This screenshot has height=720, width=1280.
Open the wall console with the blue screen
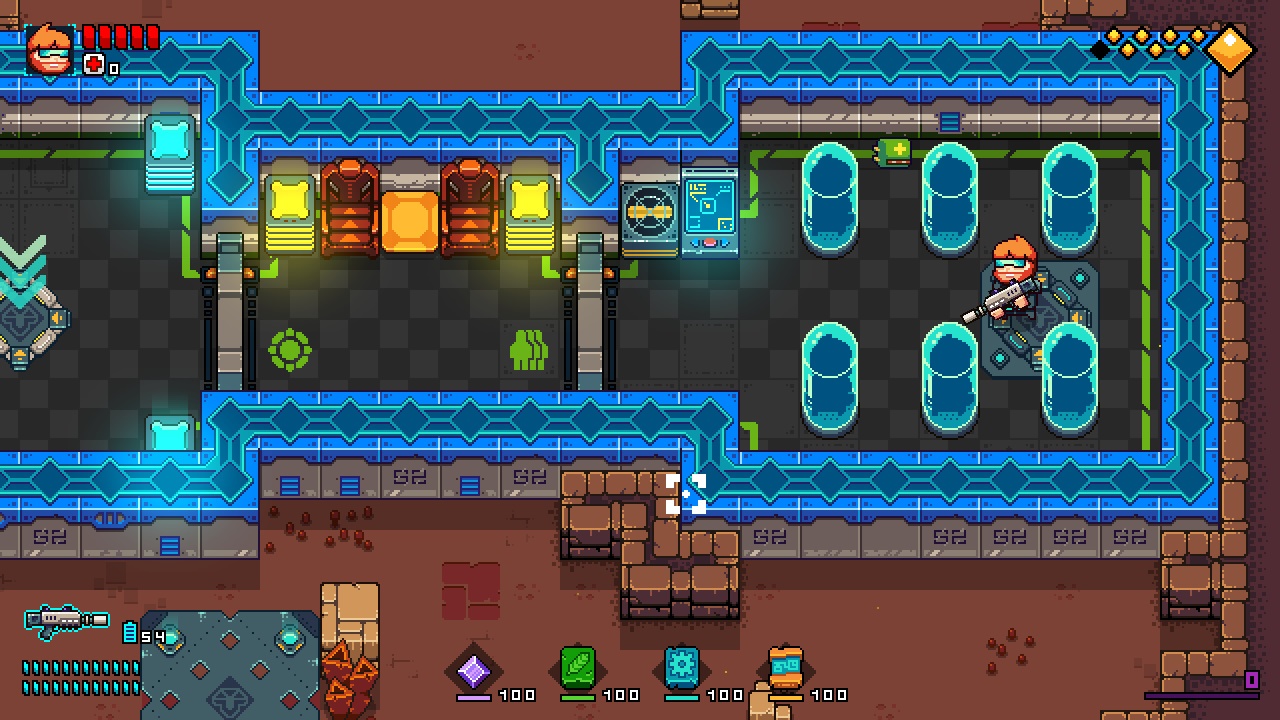pos(710,205)
